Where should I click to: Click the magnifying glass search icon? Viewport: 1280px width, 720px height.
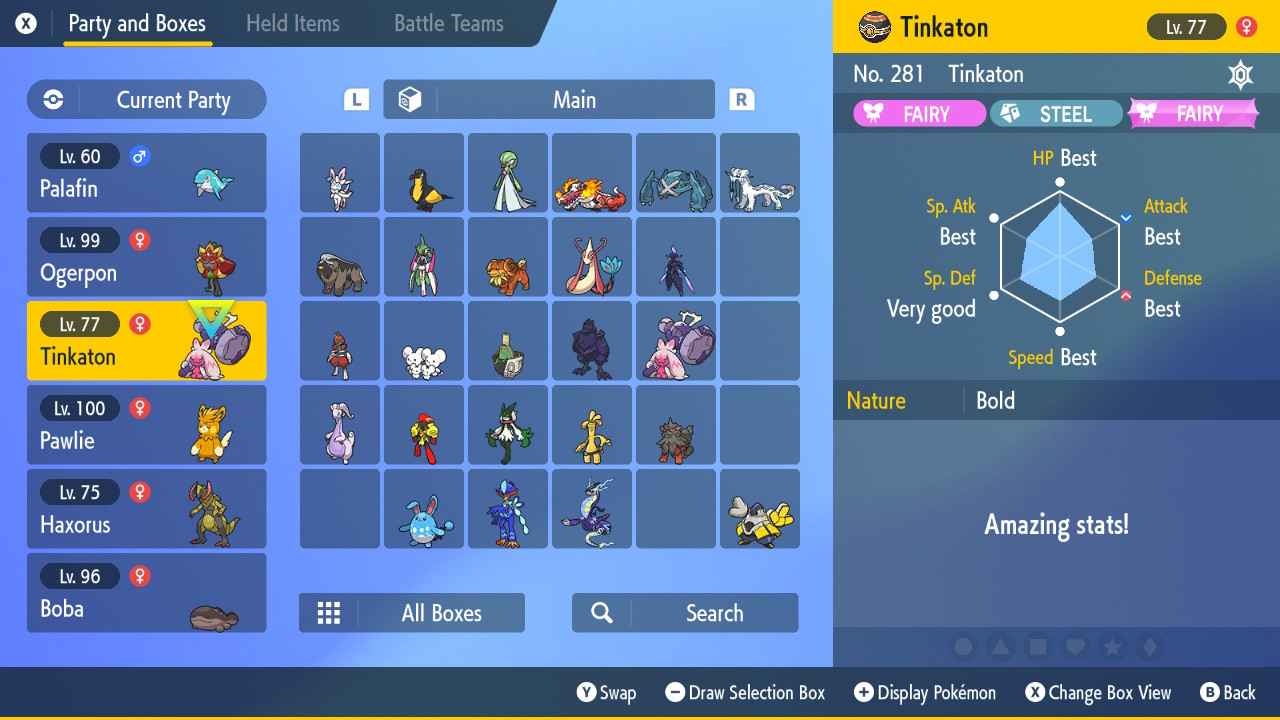tap(601, 612)
